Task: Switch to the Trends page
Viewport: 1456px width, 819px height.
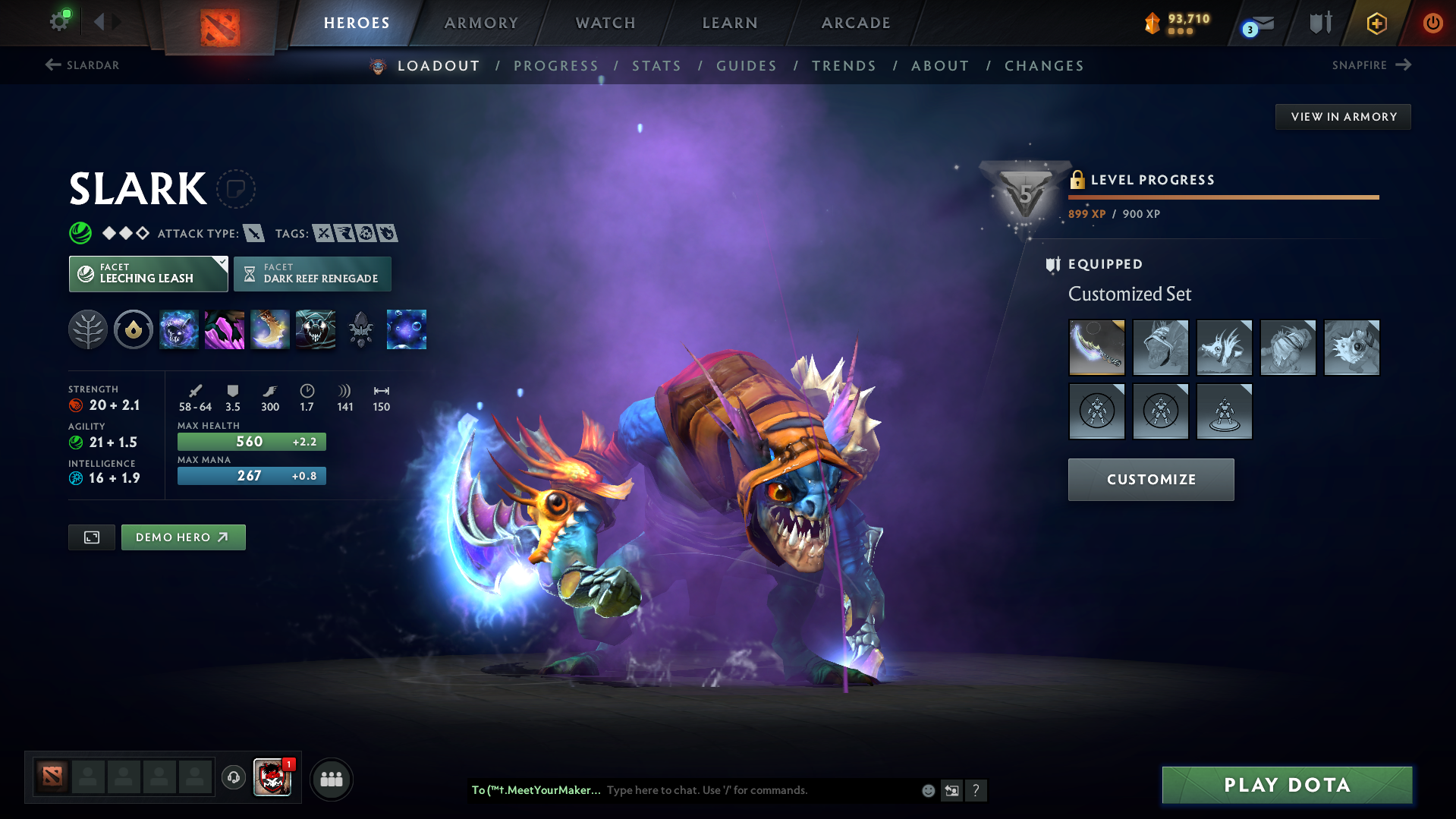Action: coord(844,66)
